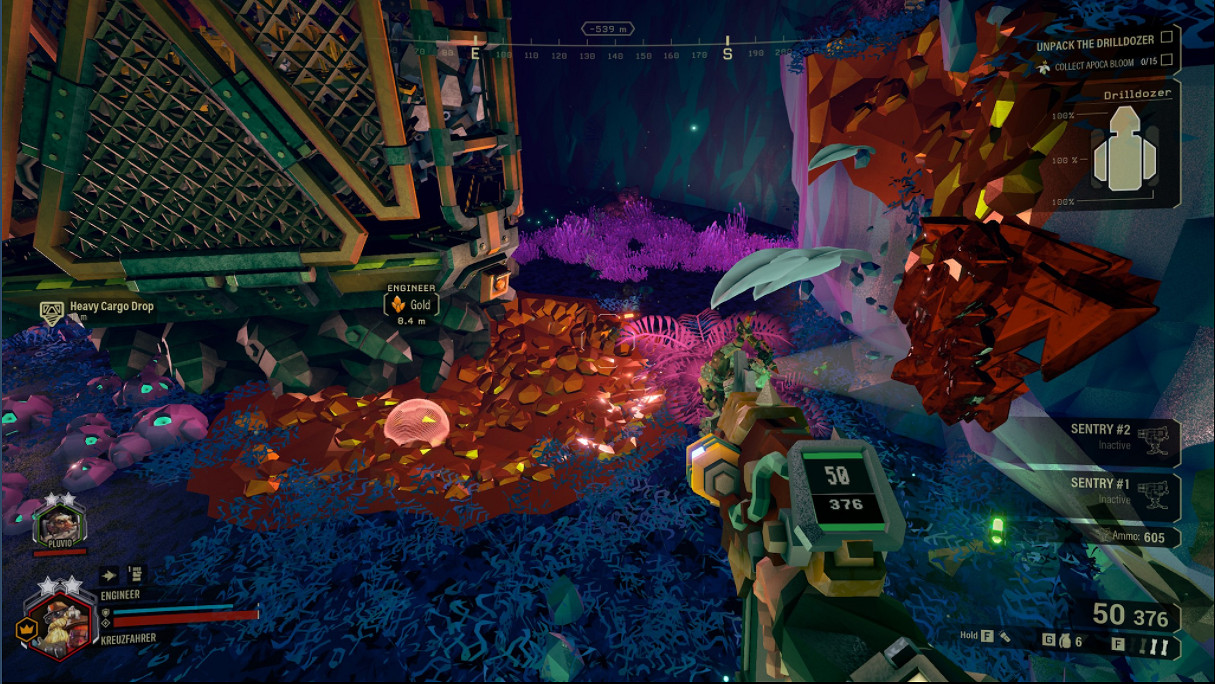The height and width of the screenshot is (684, 1215).
Task: Select the grenade count icon
Action: point(1064,640)
